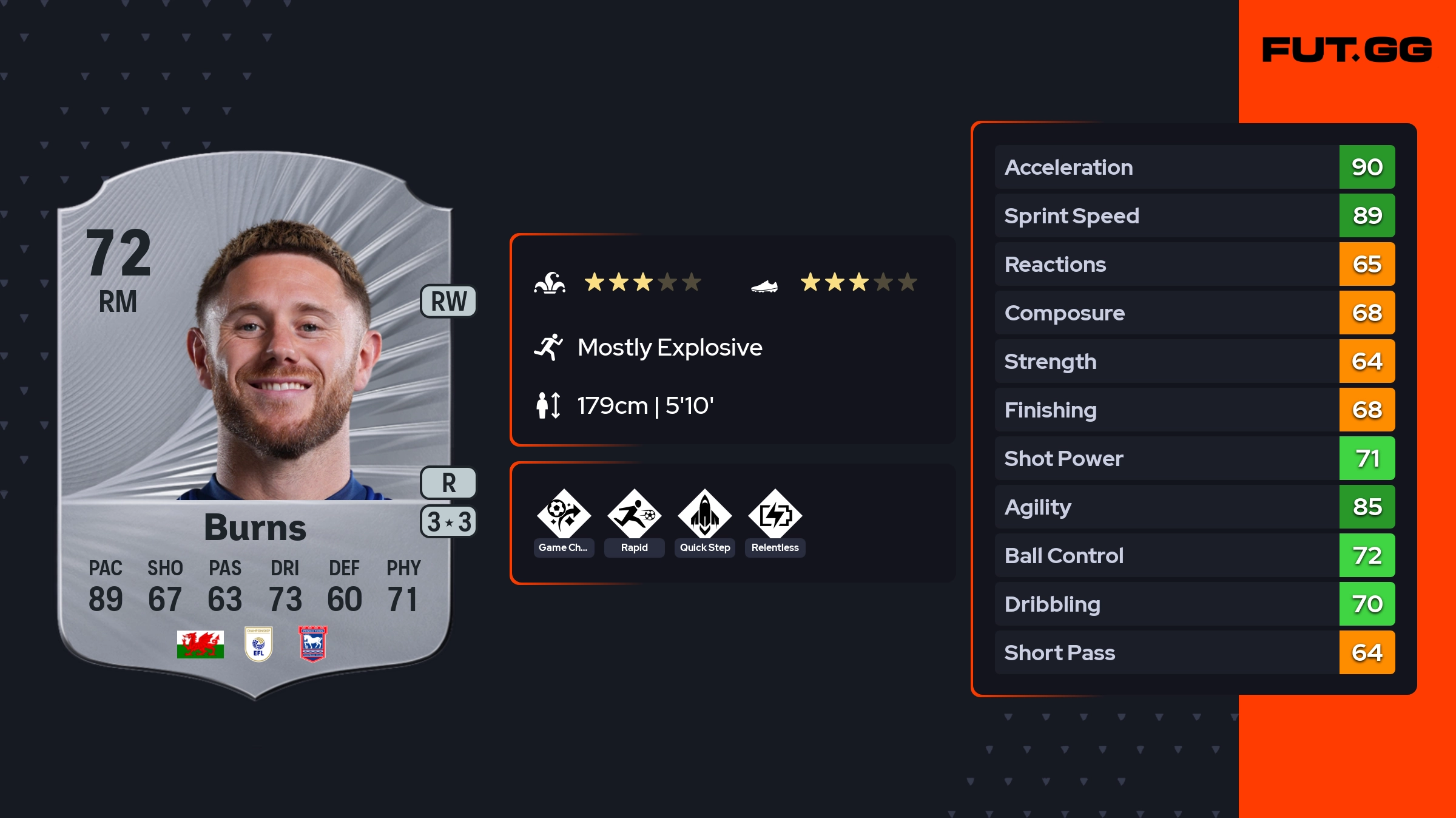The width and height of the screenshot is (1456, 818).
Task: Choose the Rapid playstyle icon
Action: [634, 515]
